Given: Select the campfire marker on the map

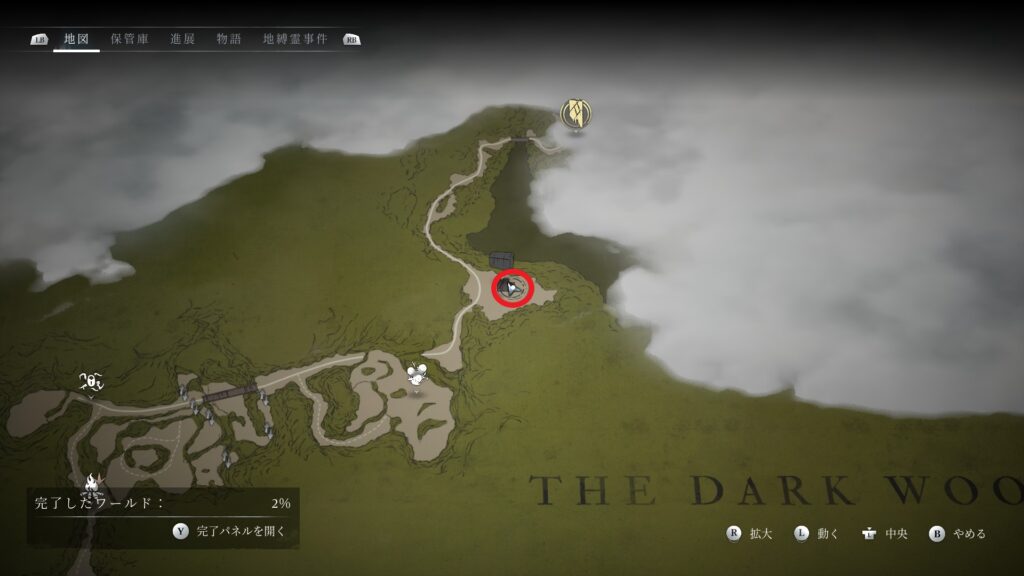Looking at the screenshot, I should [93, 485].
